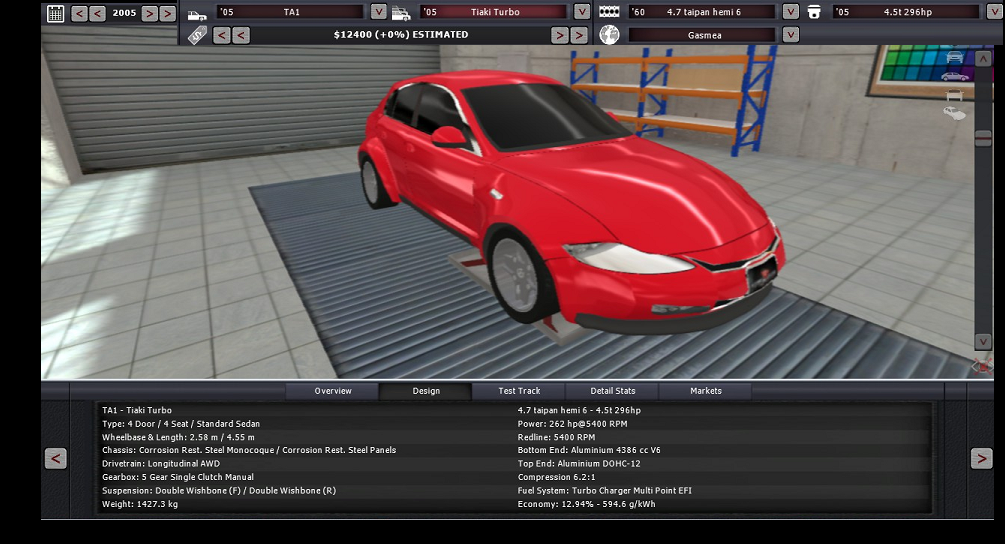Image resolution: width=1005 pixels, height=544 pixels.
Task: Open the Tiaki Turbo trim dropdown
Action: tap(582, 12)
